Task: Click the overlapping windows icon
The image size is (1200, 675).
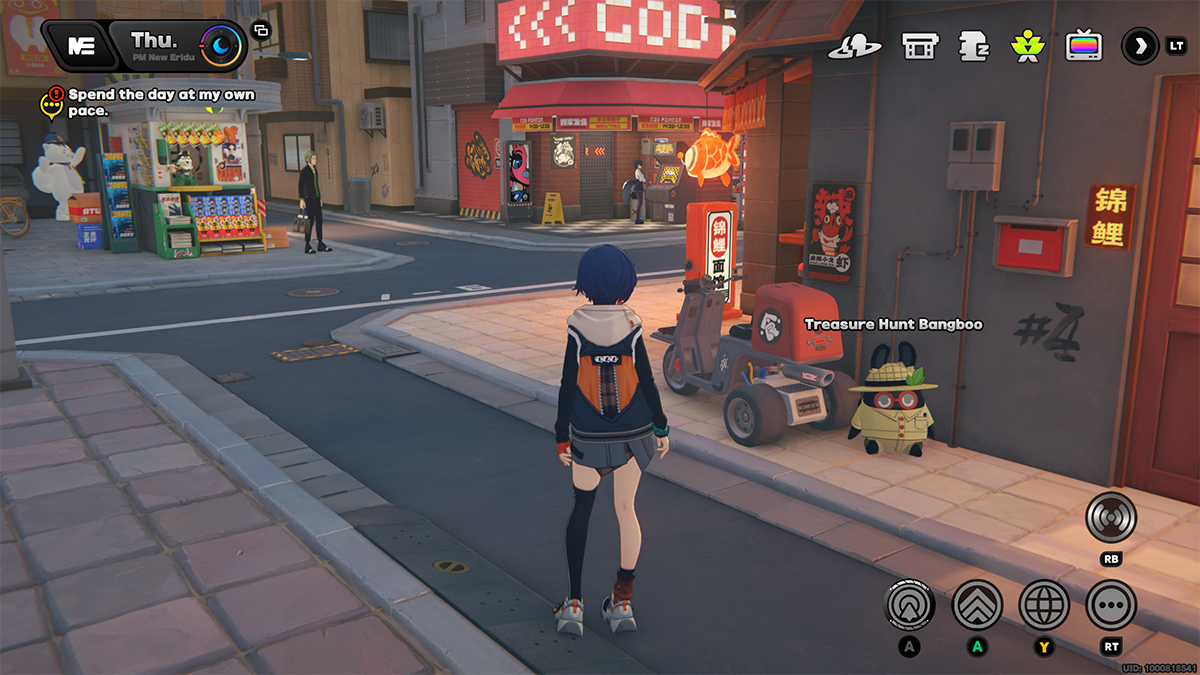Action: pyautogui.click(x=261, y=31)
